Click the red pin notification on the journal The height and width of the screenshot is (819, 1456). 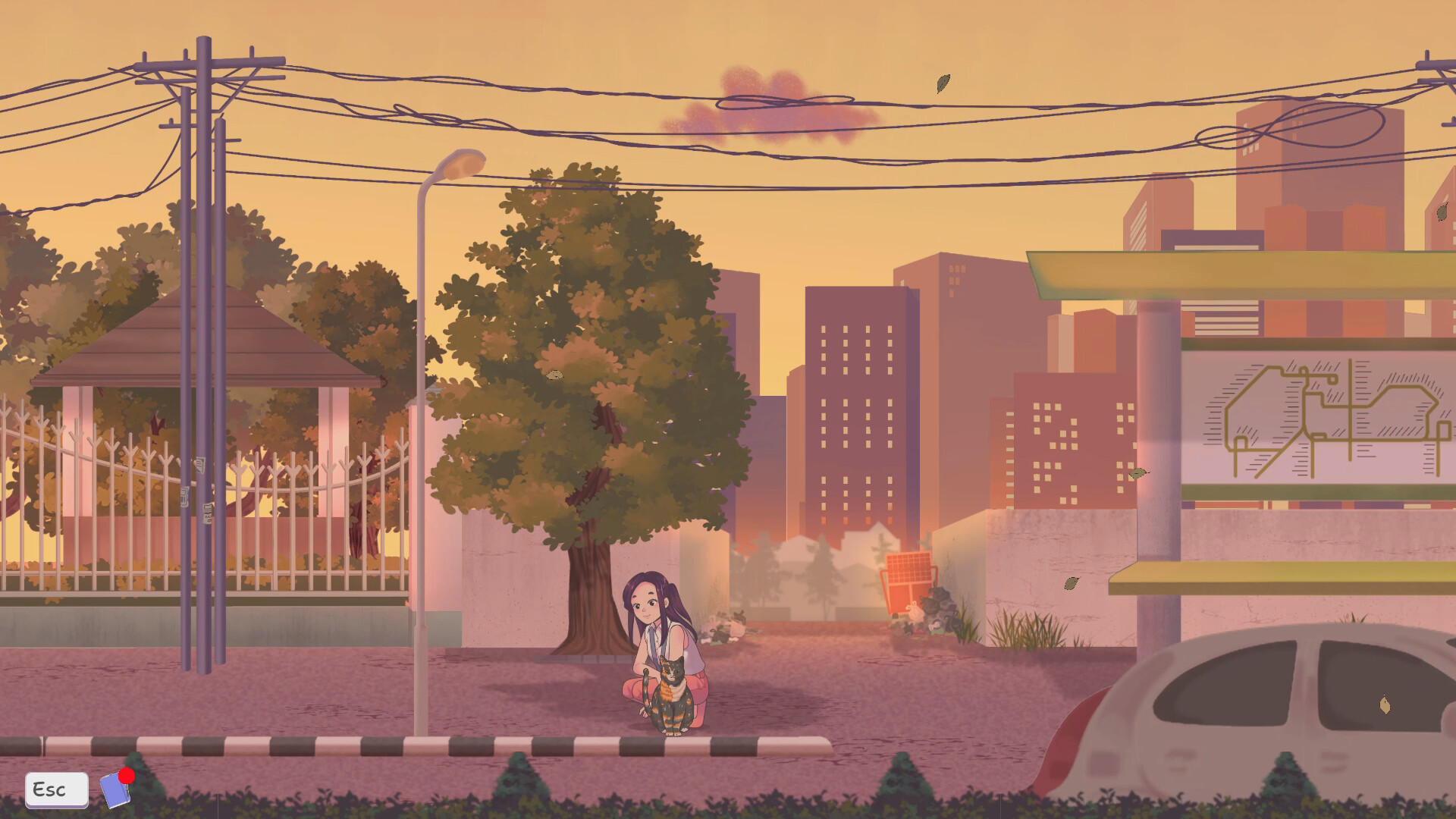pyautogui.click(x=125, y=774)
